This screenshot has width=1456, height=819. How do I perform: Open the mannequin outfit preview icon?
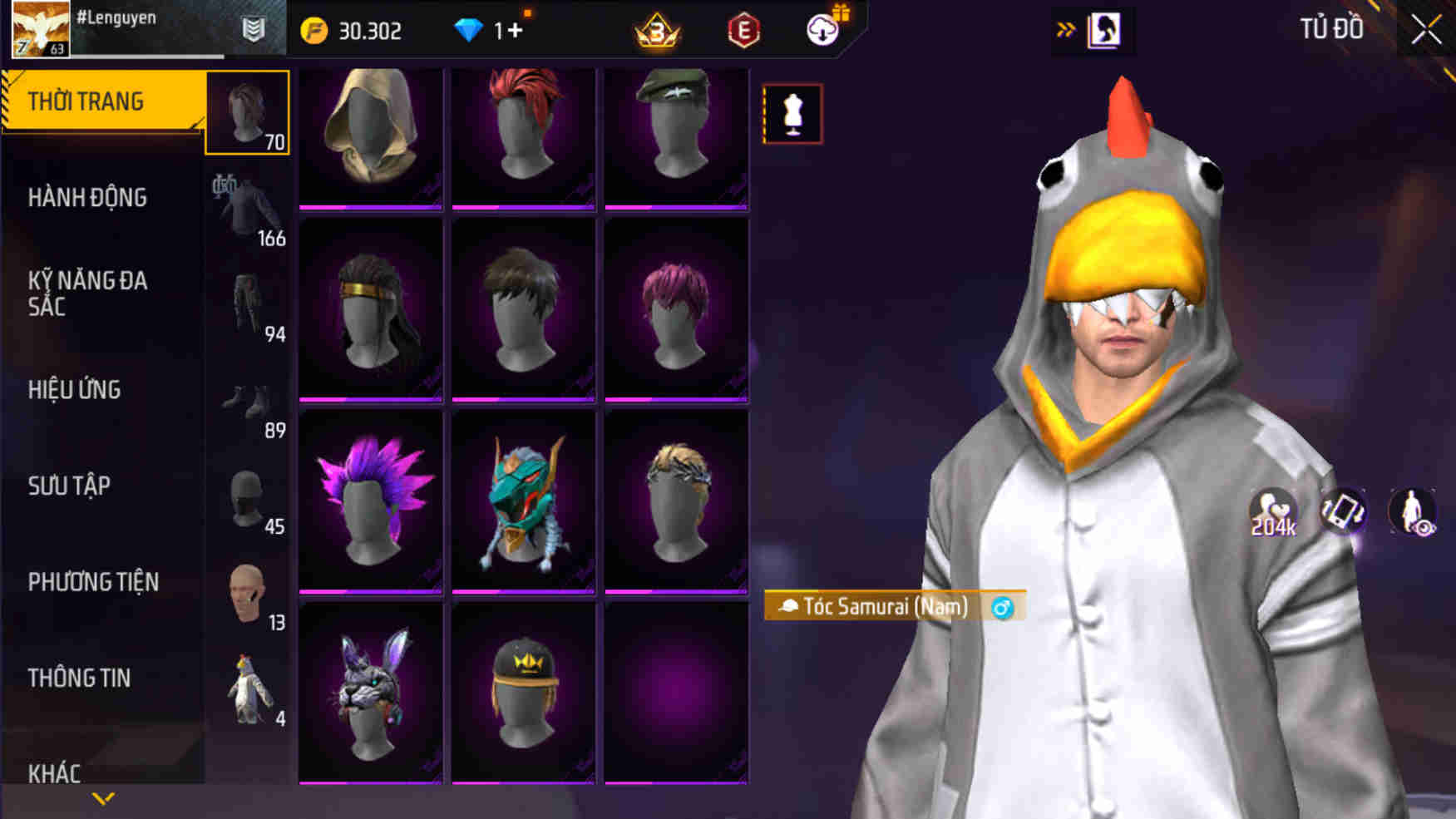[792, 114]
